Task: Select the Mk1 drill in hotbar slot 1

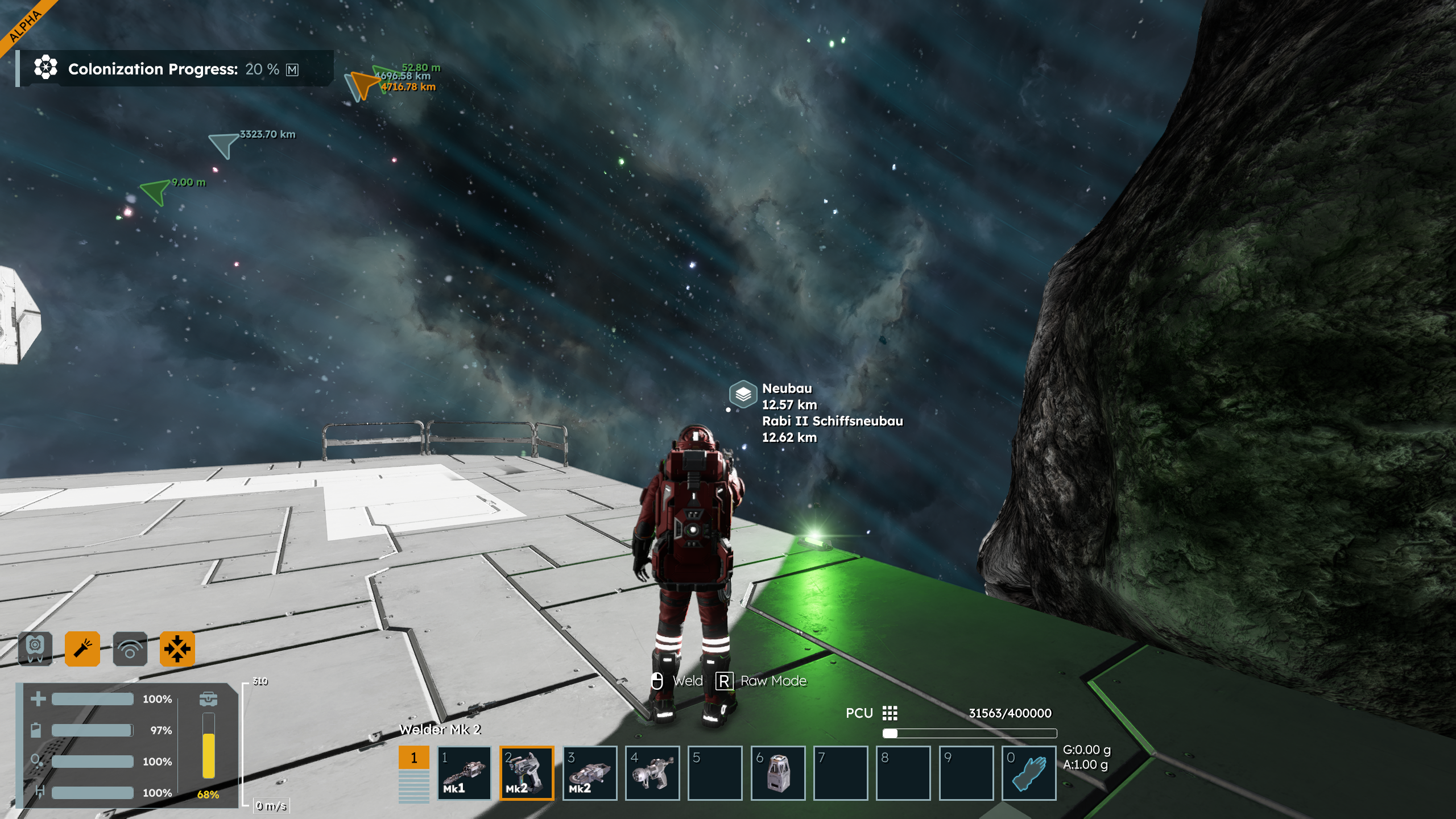Action: [464, 773]
